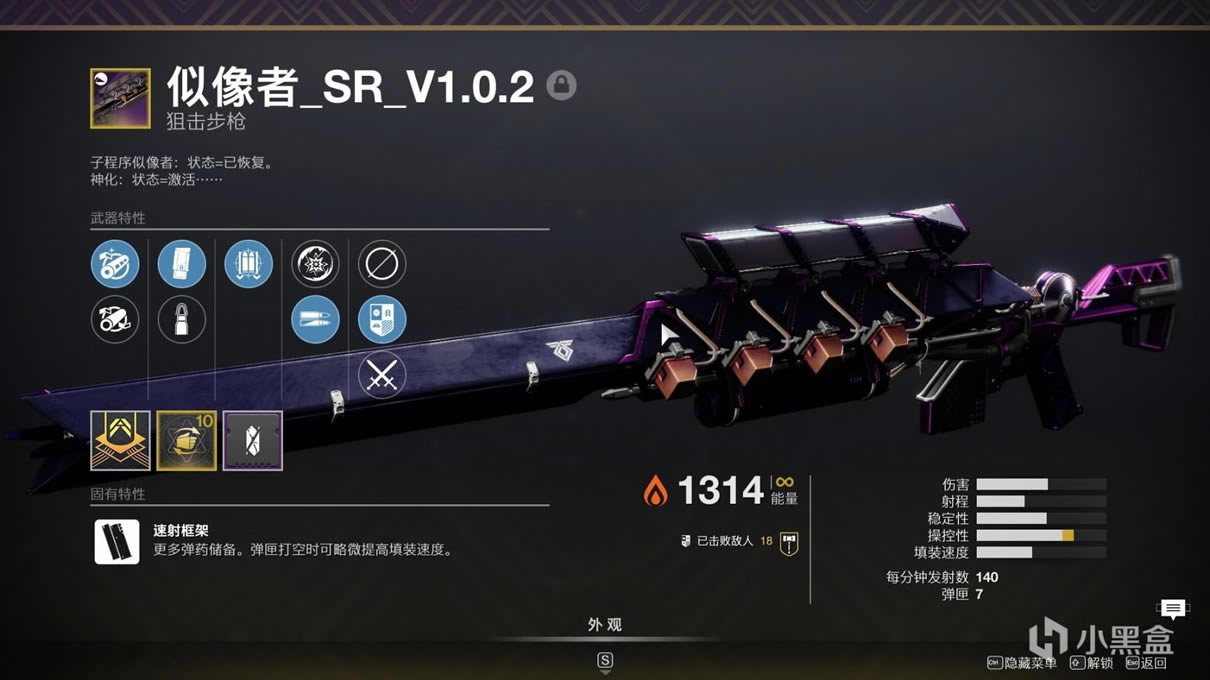Click the lock icon beside weapon name
Screen dimensions: 1210x680
pyautogui.click(x=561, y=85)
